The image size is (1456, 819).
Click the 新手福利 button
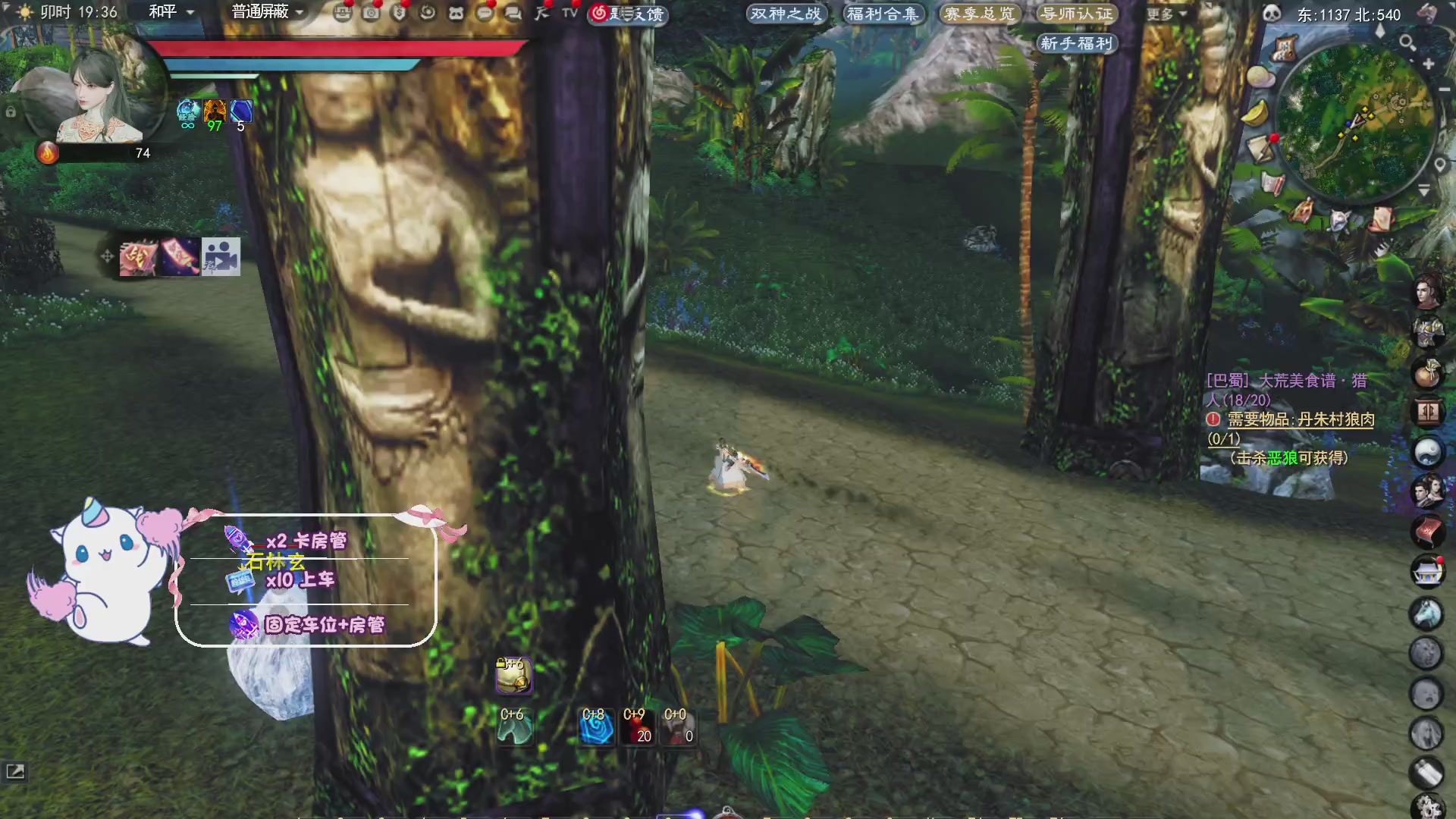pyautogui.click(x=1078, y=43)
